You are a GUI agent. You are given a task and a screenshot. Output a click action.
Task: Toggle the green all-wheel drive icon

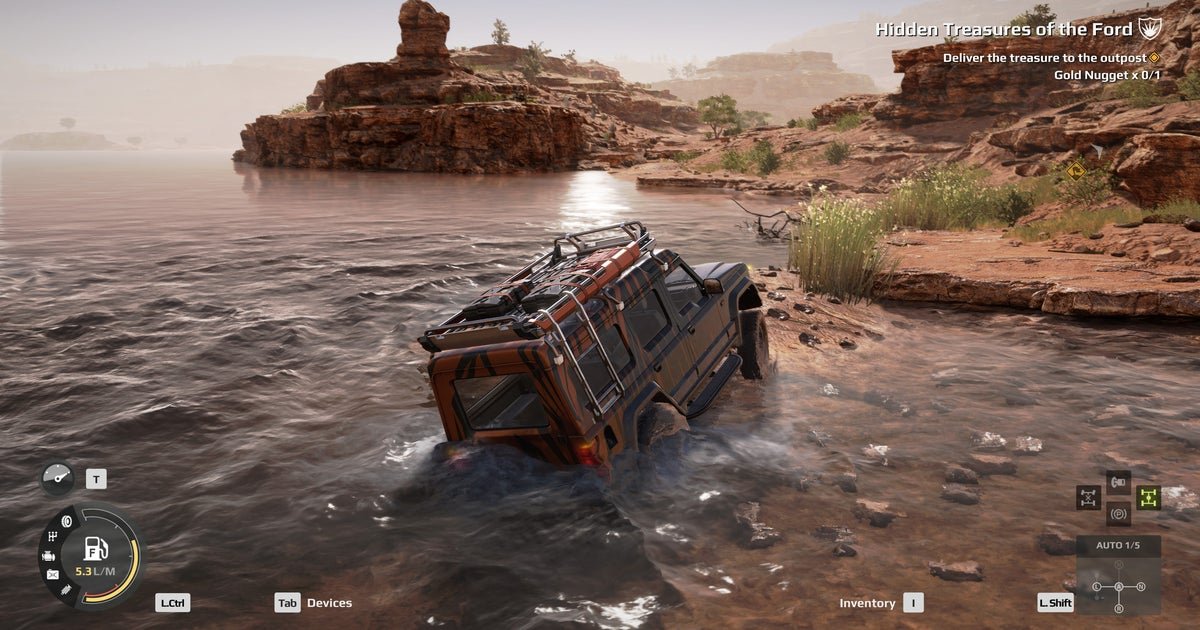pyautogui.click(x=1148, y=497)
